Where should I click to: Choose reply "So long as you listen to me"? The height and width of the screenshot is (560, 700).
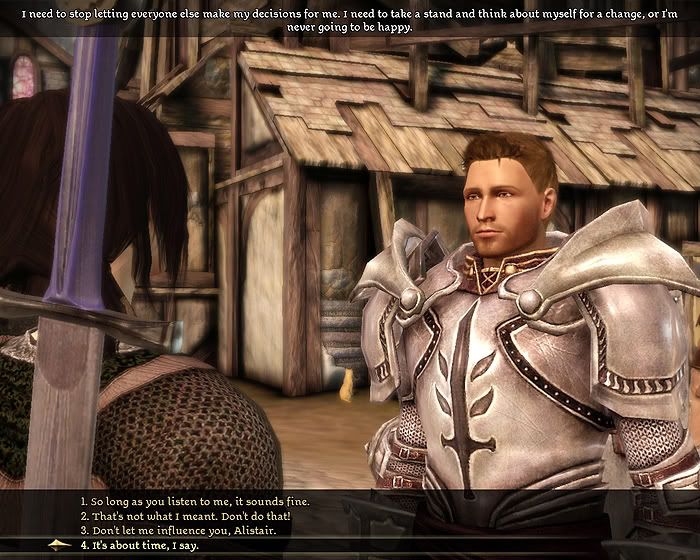[x=195, y=500]
